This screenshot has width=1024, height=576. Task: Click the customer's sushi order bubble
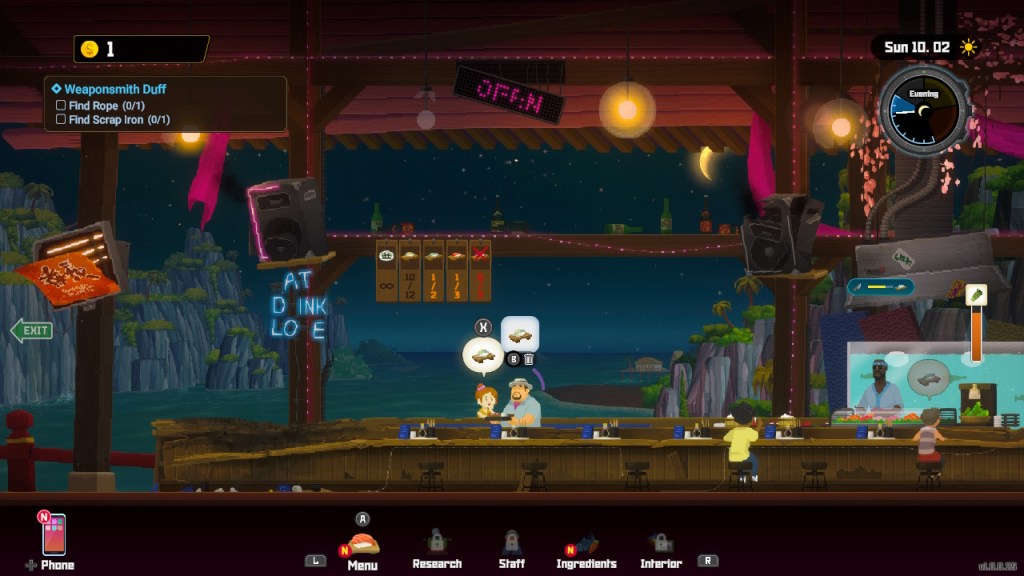[482, 355]
